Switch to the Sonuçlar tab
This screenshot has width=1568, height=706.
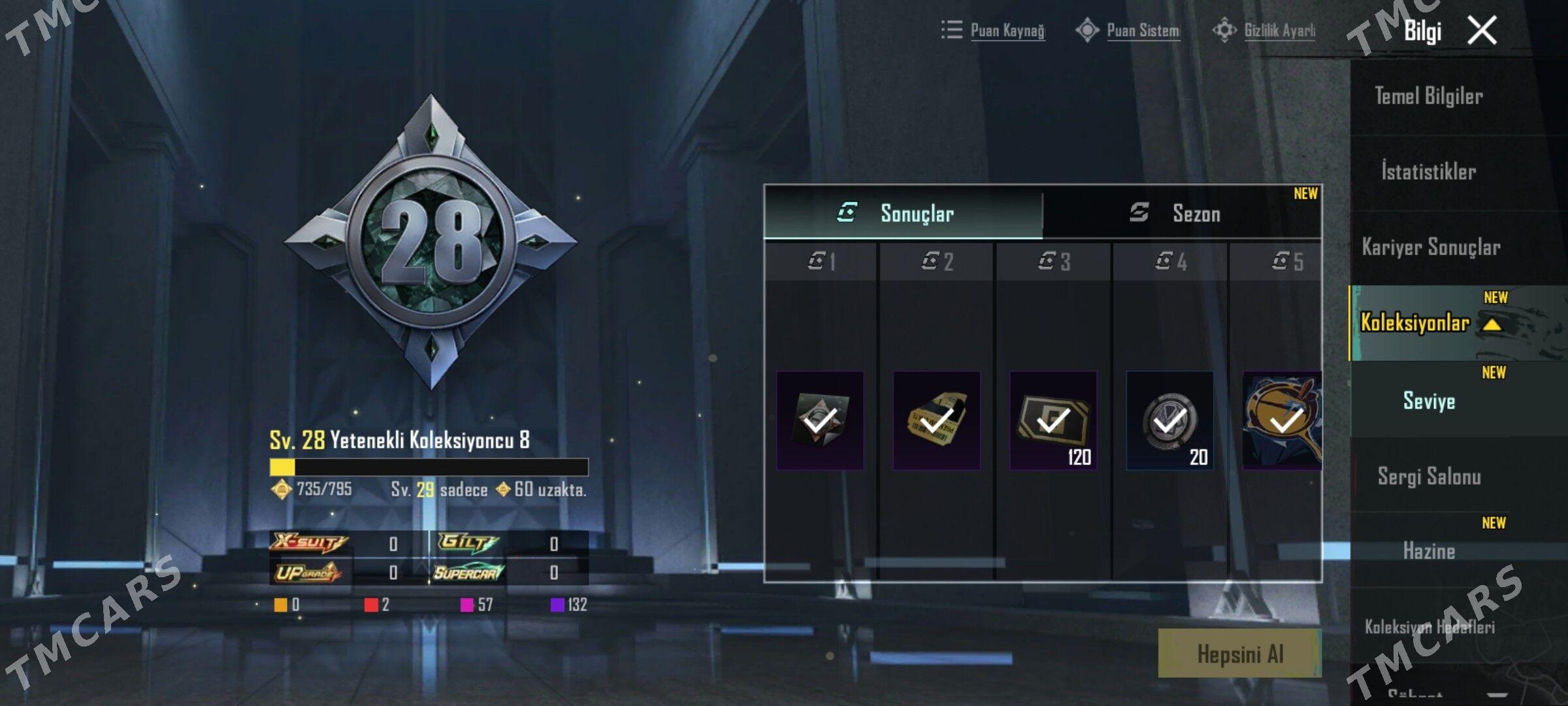tap(903, 213)
